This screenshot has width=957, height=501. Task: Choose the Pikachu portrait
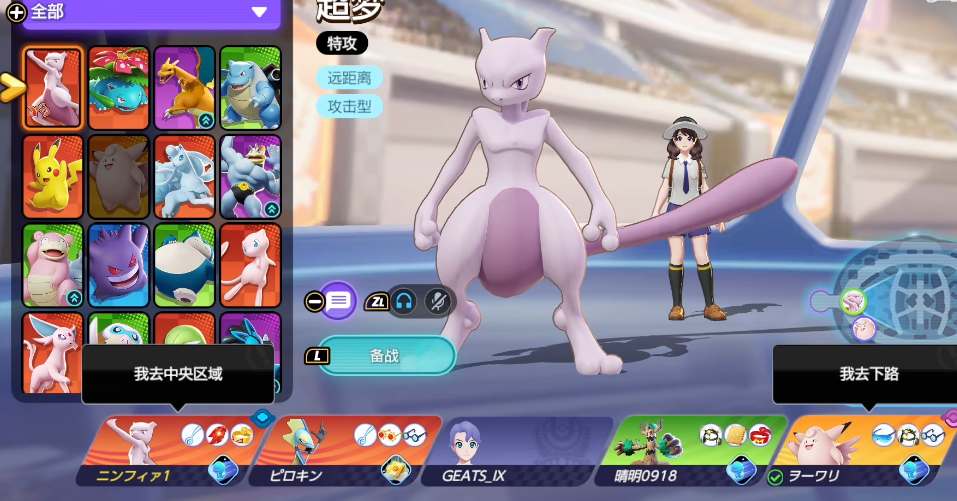[53, 176]
